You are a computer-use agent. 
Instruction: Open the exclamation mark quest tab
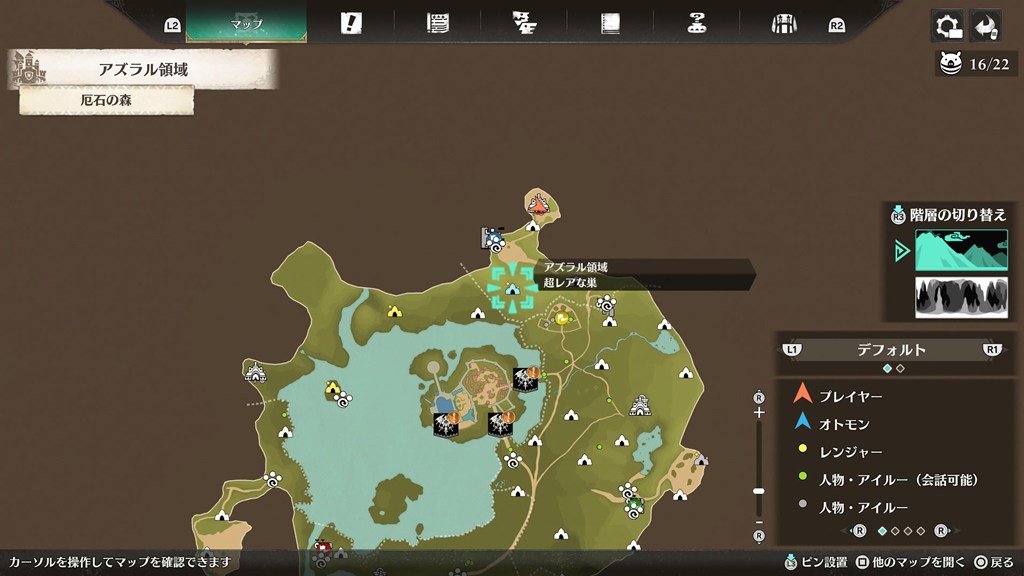click(x=350, y=23)
